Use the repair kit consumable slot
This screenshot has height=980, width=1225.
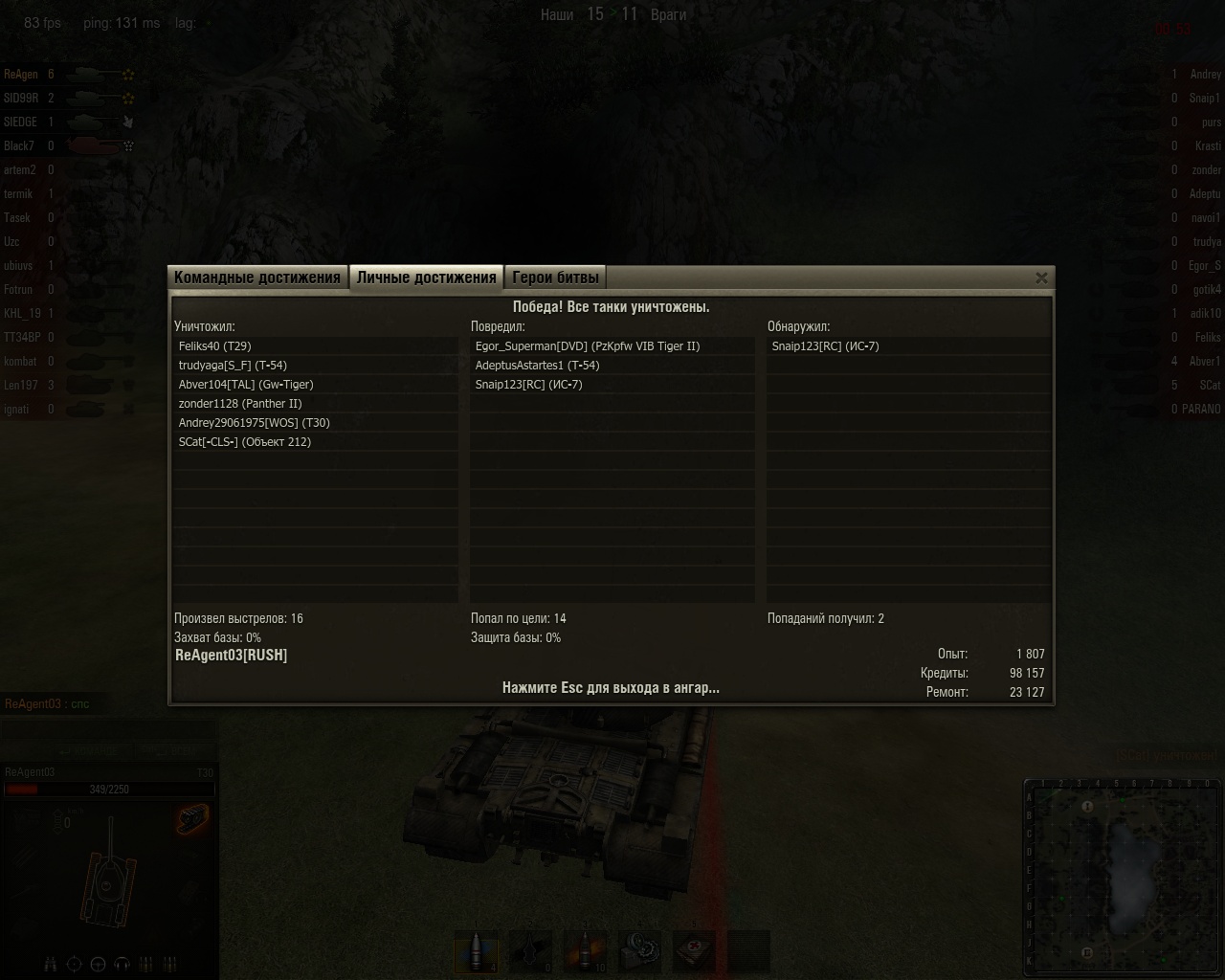(639, 952)
